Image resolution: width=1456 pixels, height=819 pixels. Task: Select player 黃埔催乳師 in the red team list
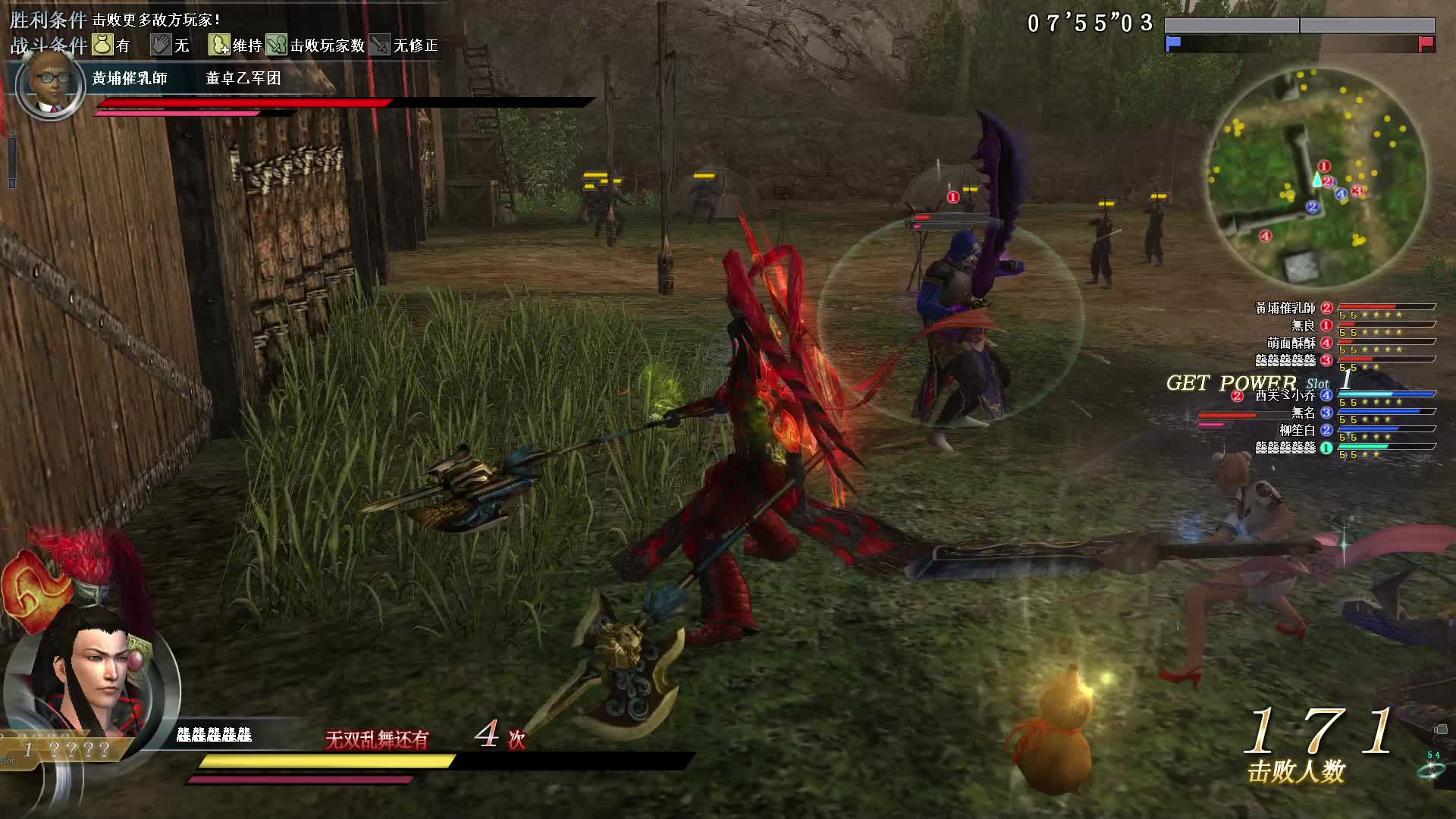pyautogui.click(x=1285, y=308)
